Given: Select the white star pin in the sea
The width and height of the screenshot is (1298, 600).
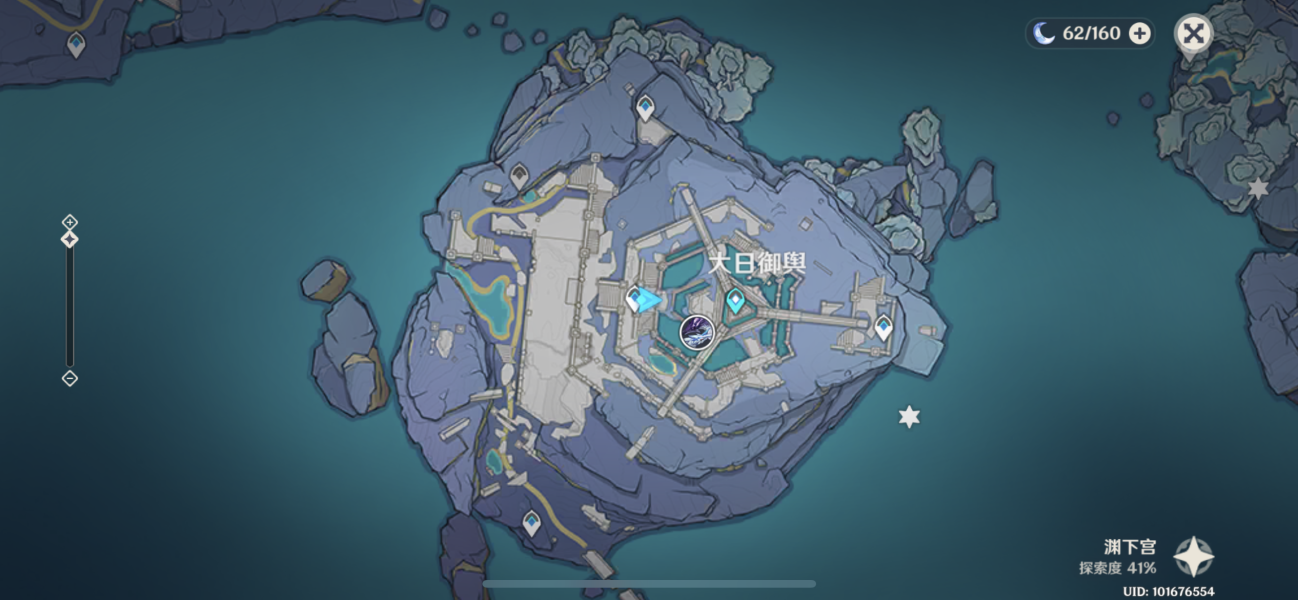Looking at the screenshot, I should [x=908, y=417].
